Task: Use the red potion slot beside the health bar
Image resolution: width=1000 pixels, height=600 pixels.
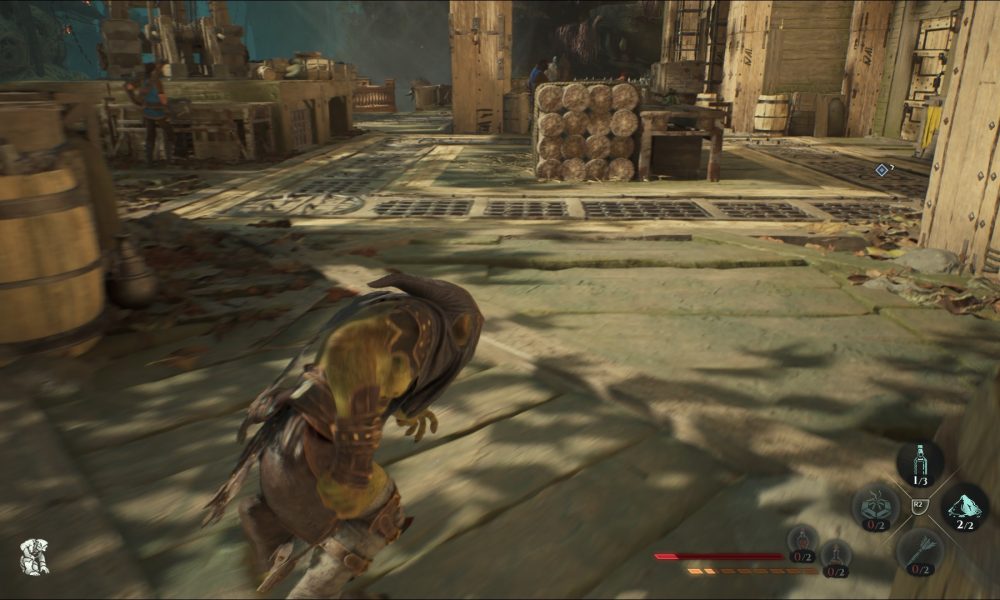Action: (802, 544)
